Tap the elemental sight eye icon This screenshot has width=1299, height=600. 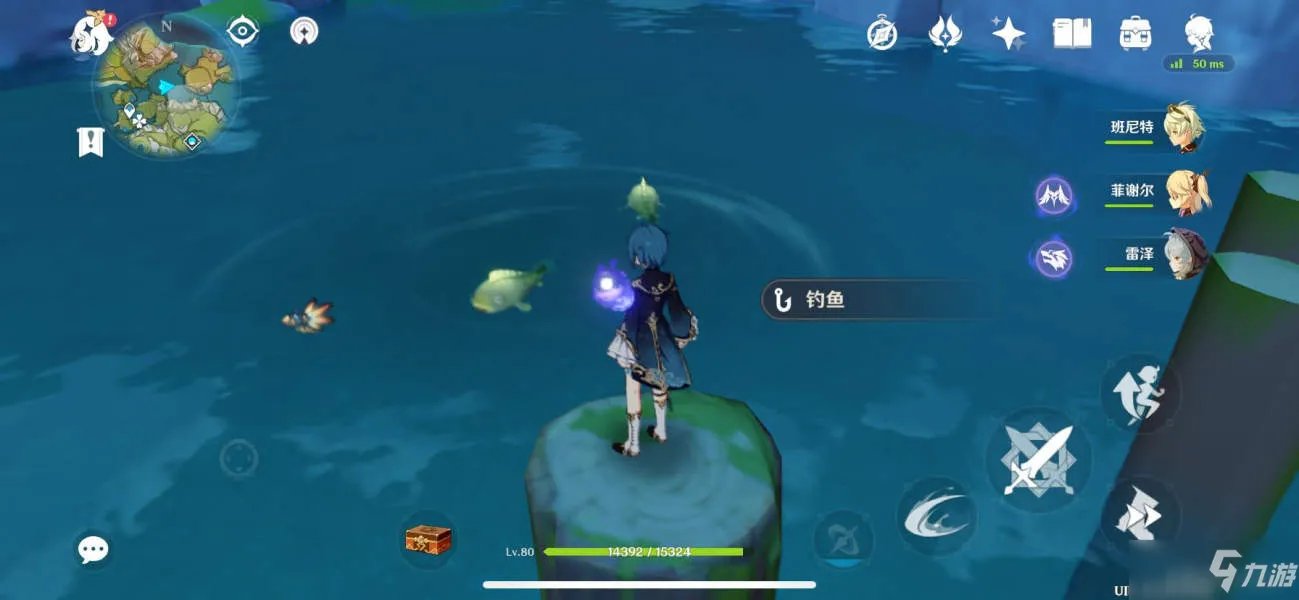point(243,31)
